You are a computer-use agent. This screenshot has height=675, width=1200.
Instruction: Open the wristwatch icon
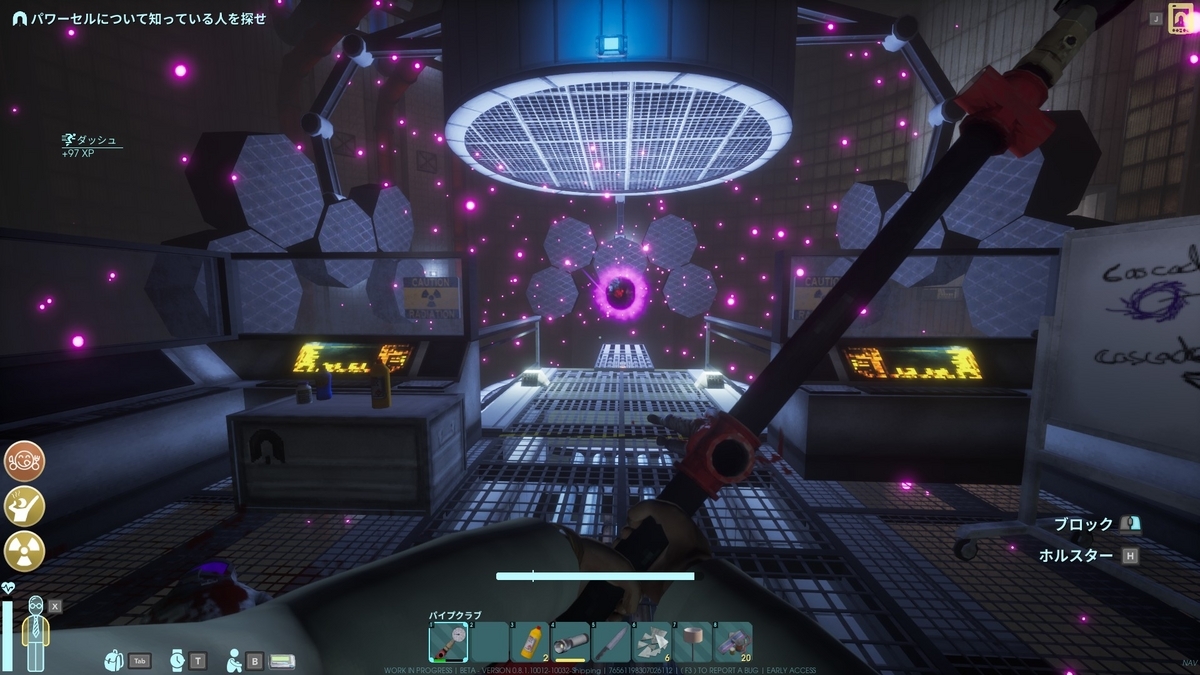pos(177,660)
